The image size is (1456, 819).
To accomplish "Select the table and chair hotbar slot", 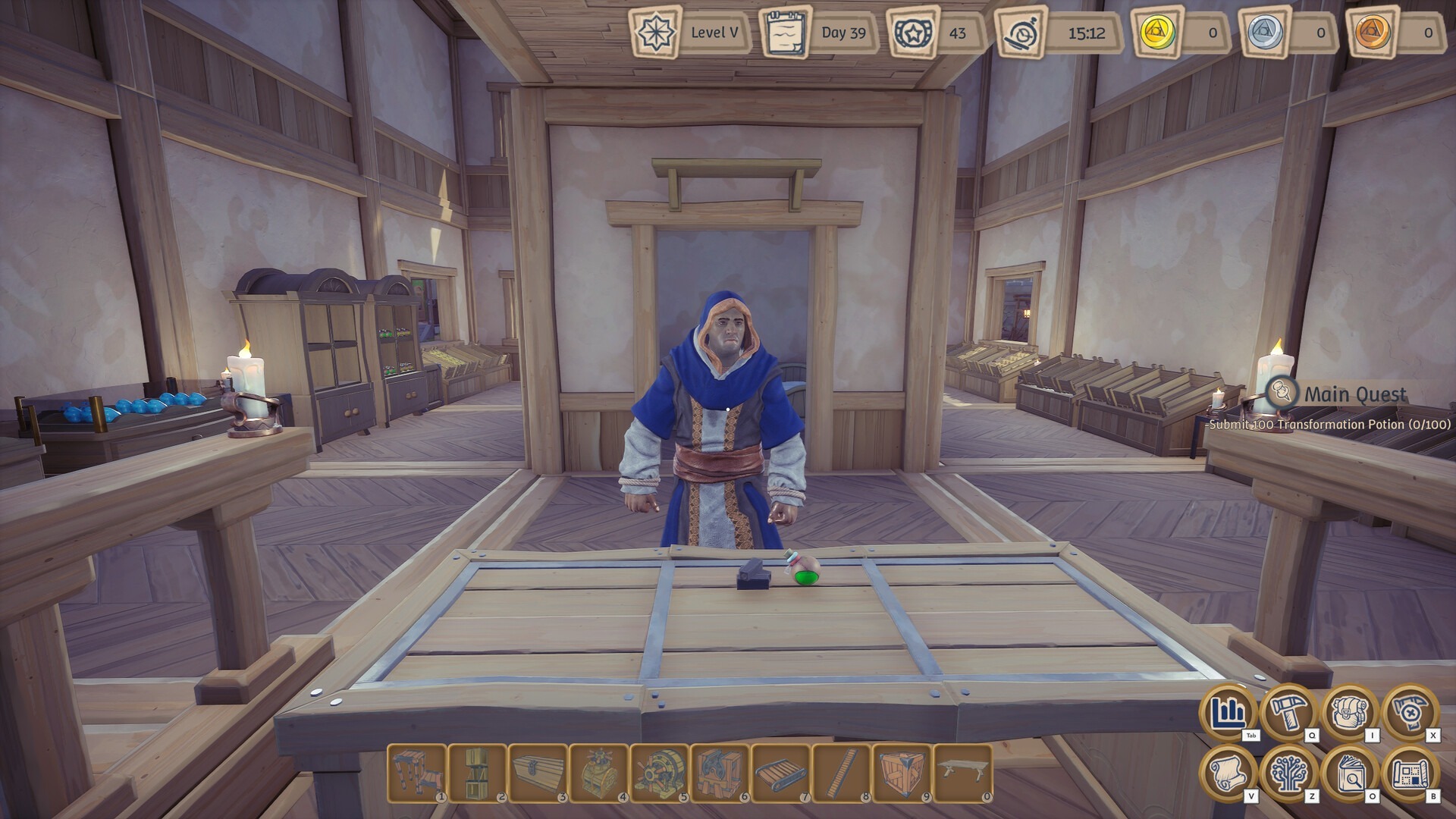I will click(417, 773).
